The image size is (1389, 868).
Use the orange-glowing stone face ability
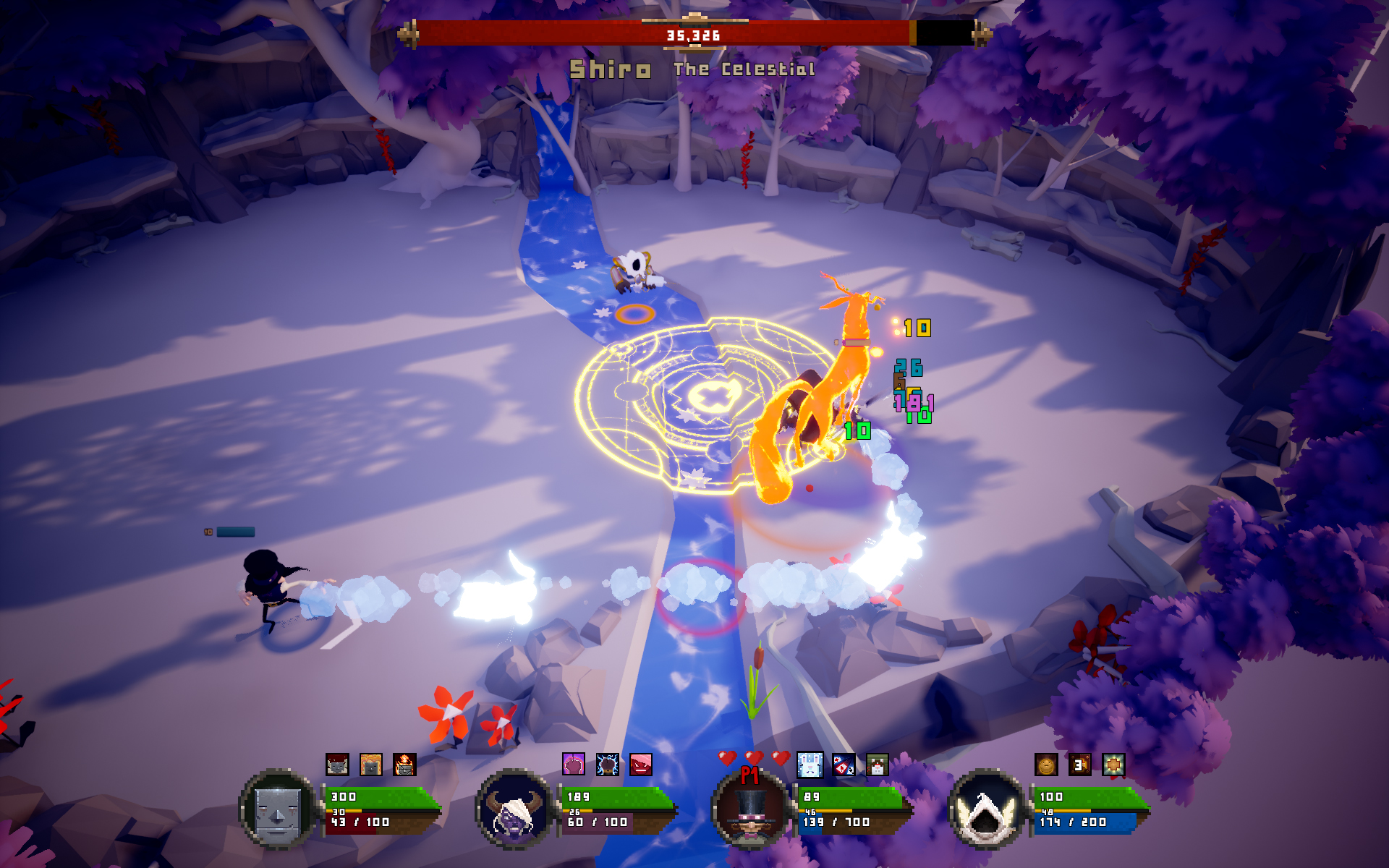point(370,765)
